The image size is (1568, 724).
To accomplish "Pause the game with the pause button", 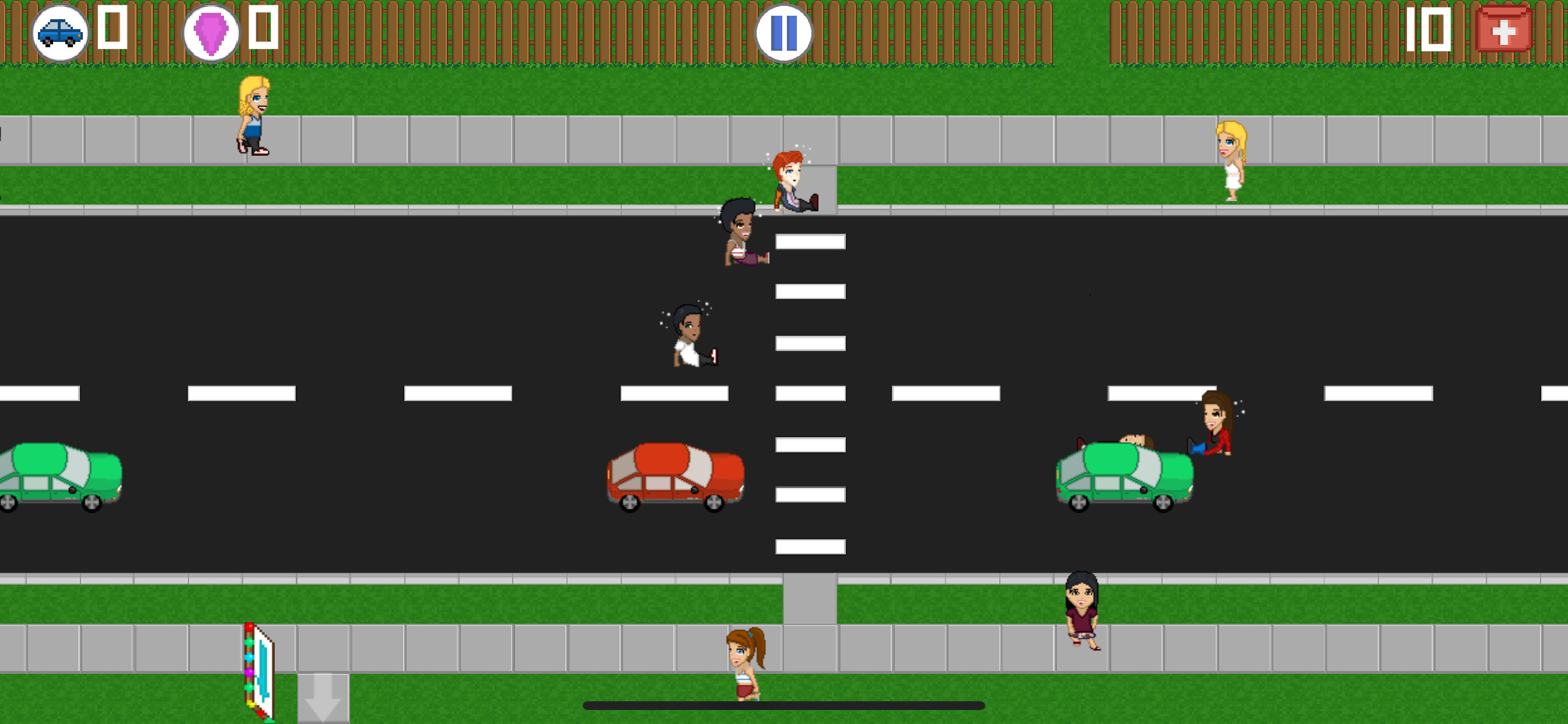I will 783,33.
